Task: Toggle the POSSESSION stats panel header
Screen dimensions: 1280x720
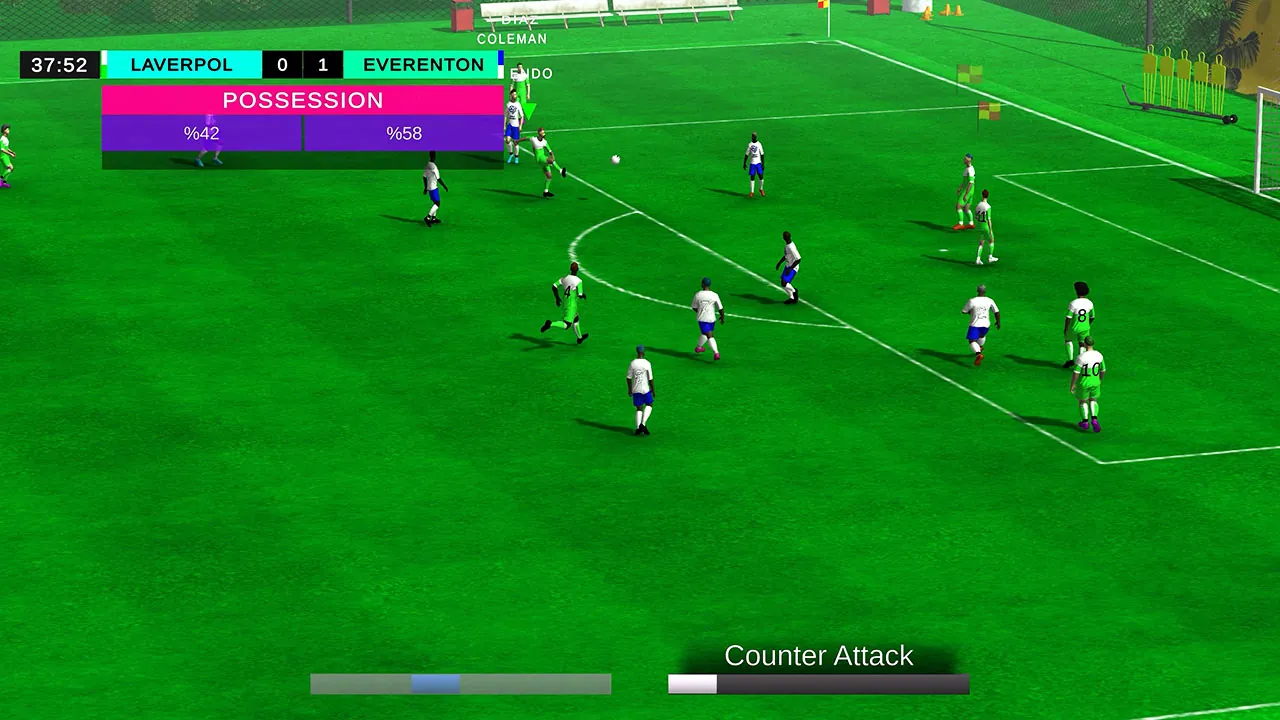Action: coord(302,100)
